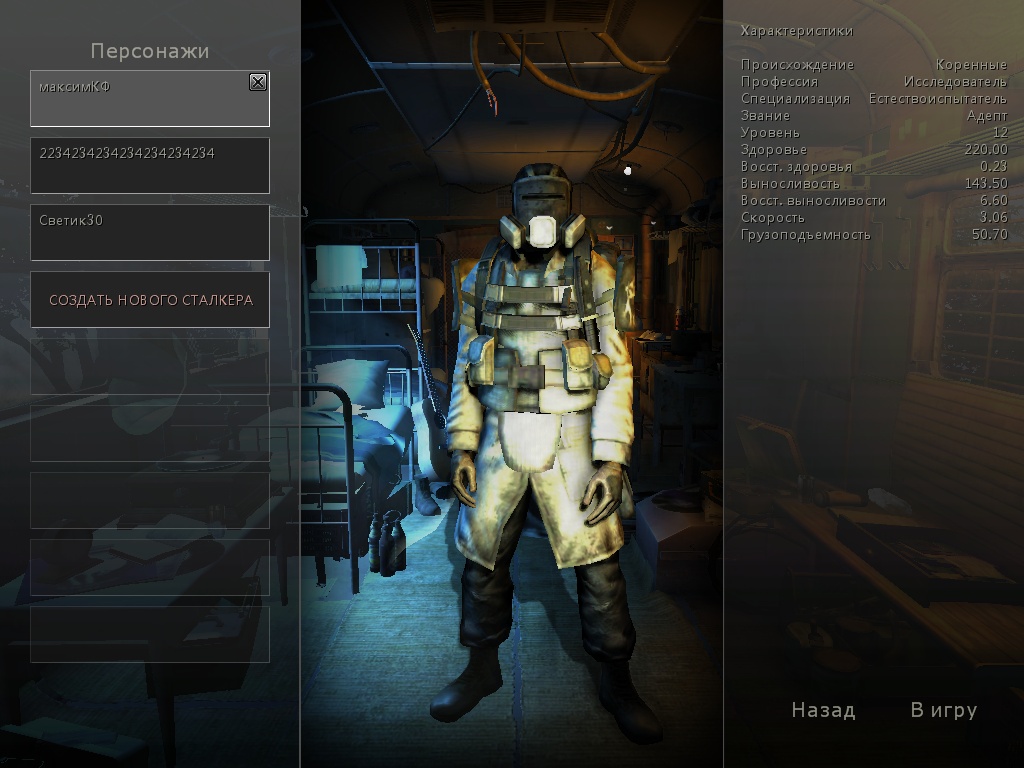Screen dimensions: 1024x768
Task: Go back with the Назад button
Action: tap(823, 710)
